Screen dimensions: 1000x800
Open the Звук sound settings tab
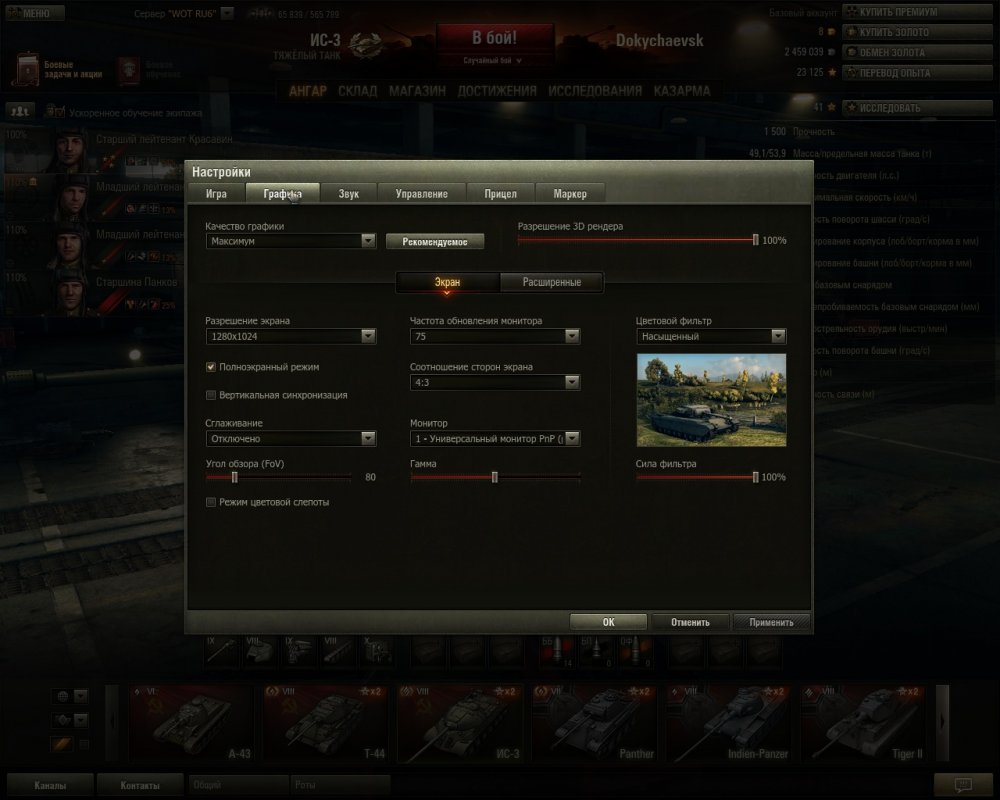coord(349,193)
